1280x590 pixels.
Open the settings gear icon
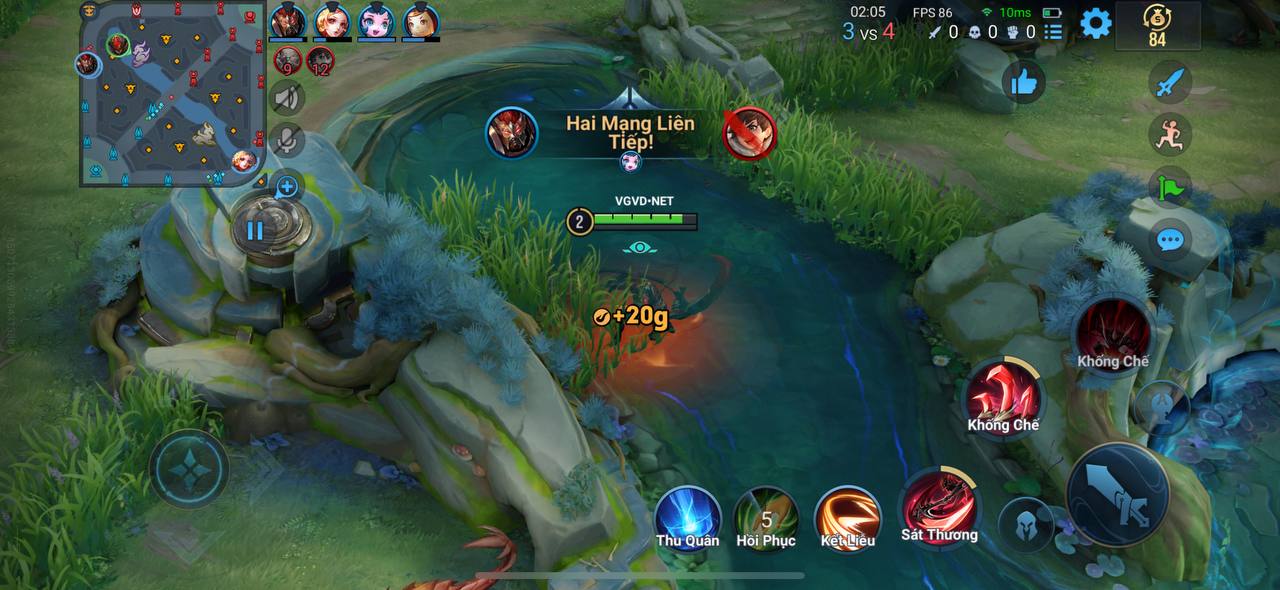pyautogui.click(x=1095, y=23)
